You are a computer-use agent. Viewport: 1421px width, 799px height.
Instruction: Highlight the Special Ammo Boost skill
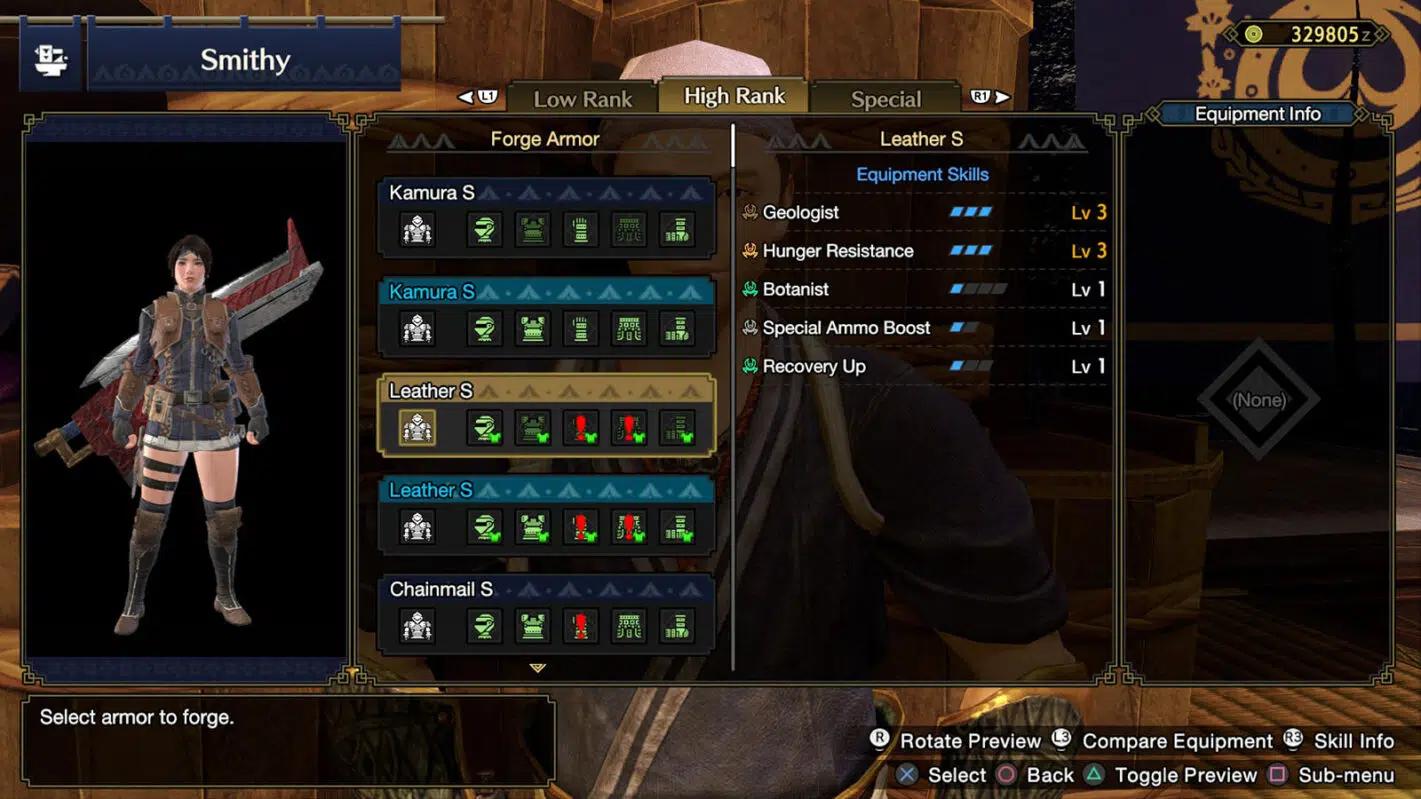click(x=924, y=328)
